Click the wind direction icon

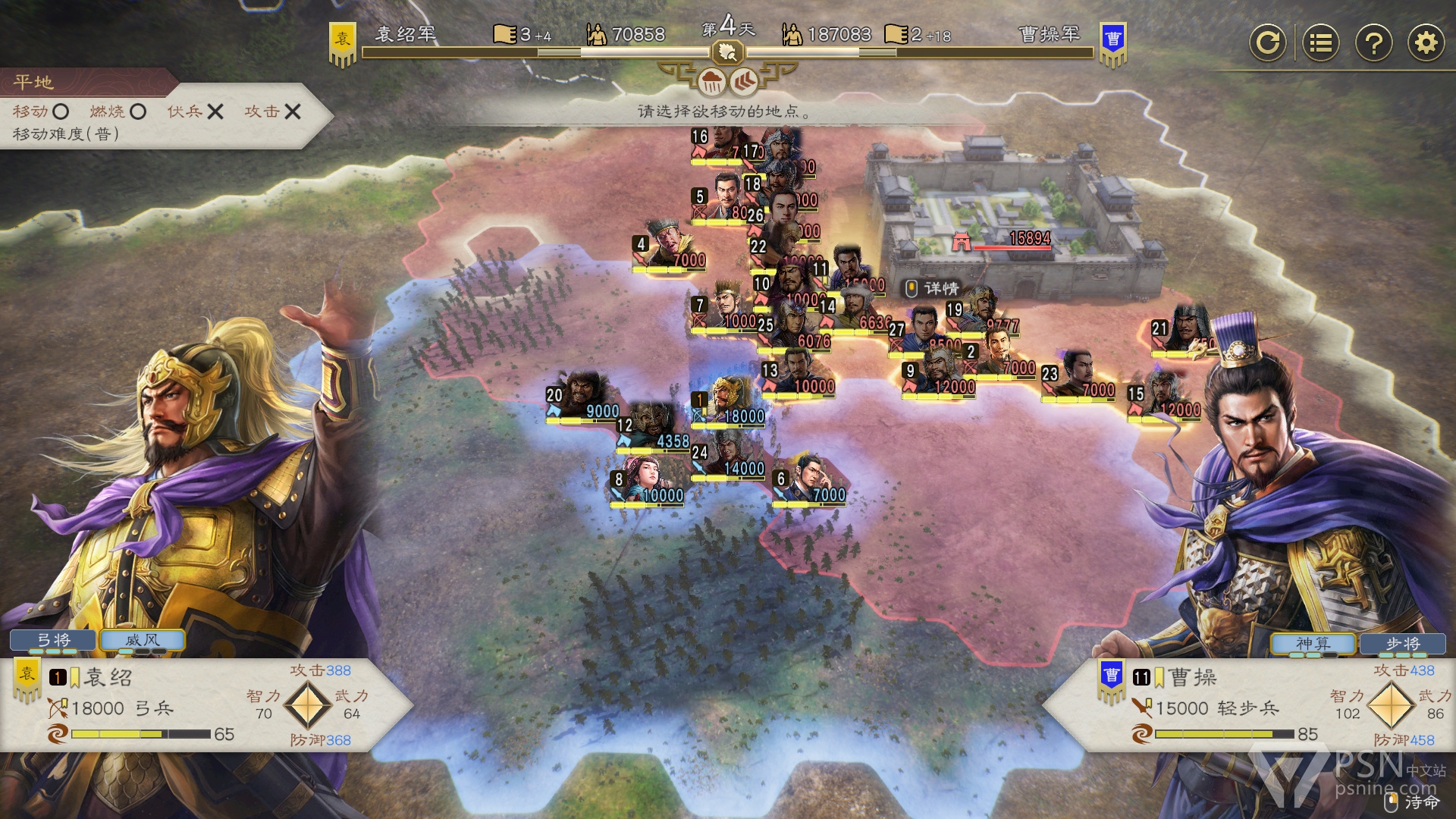744,81
